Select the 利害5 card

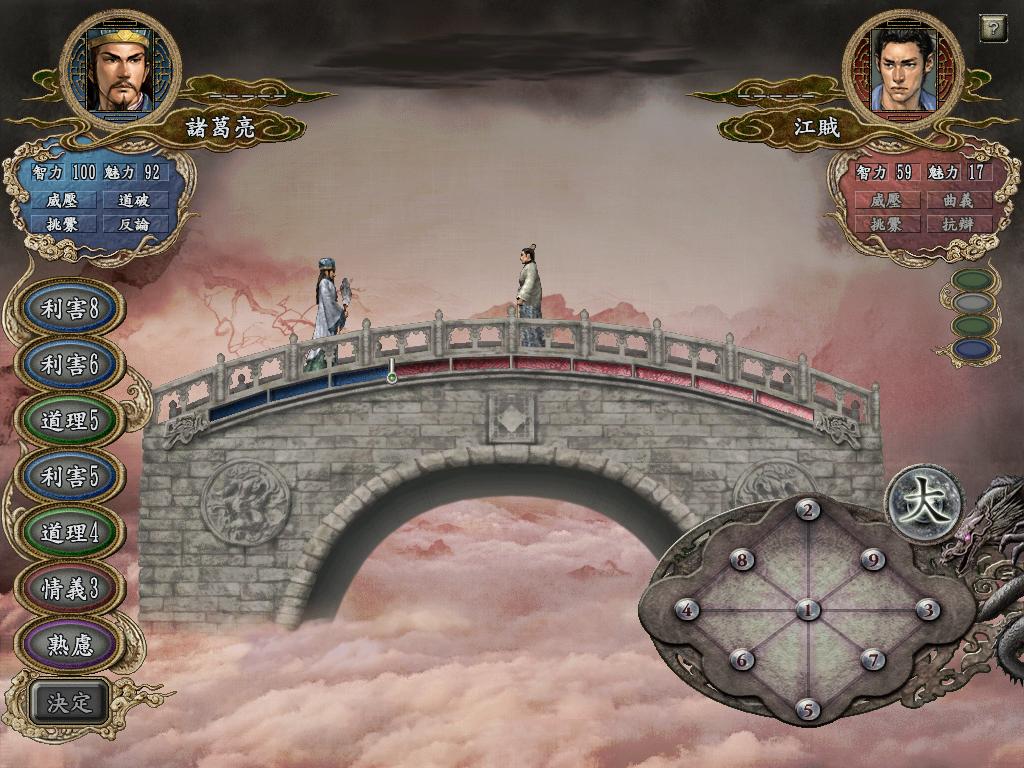69,477
